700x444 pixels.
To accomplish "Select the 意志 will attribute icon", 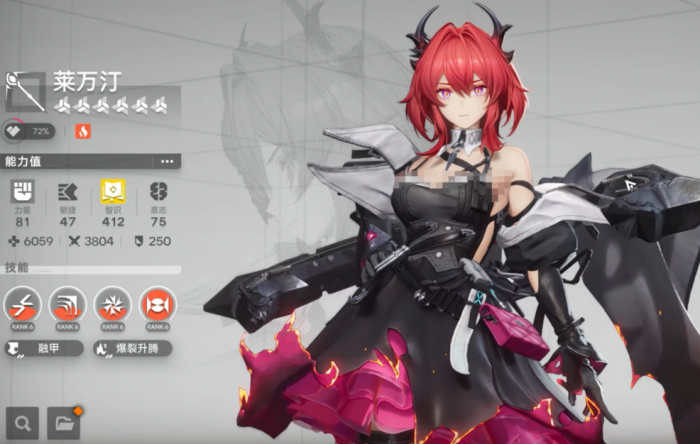I will (158, 192).
